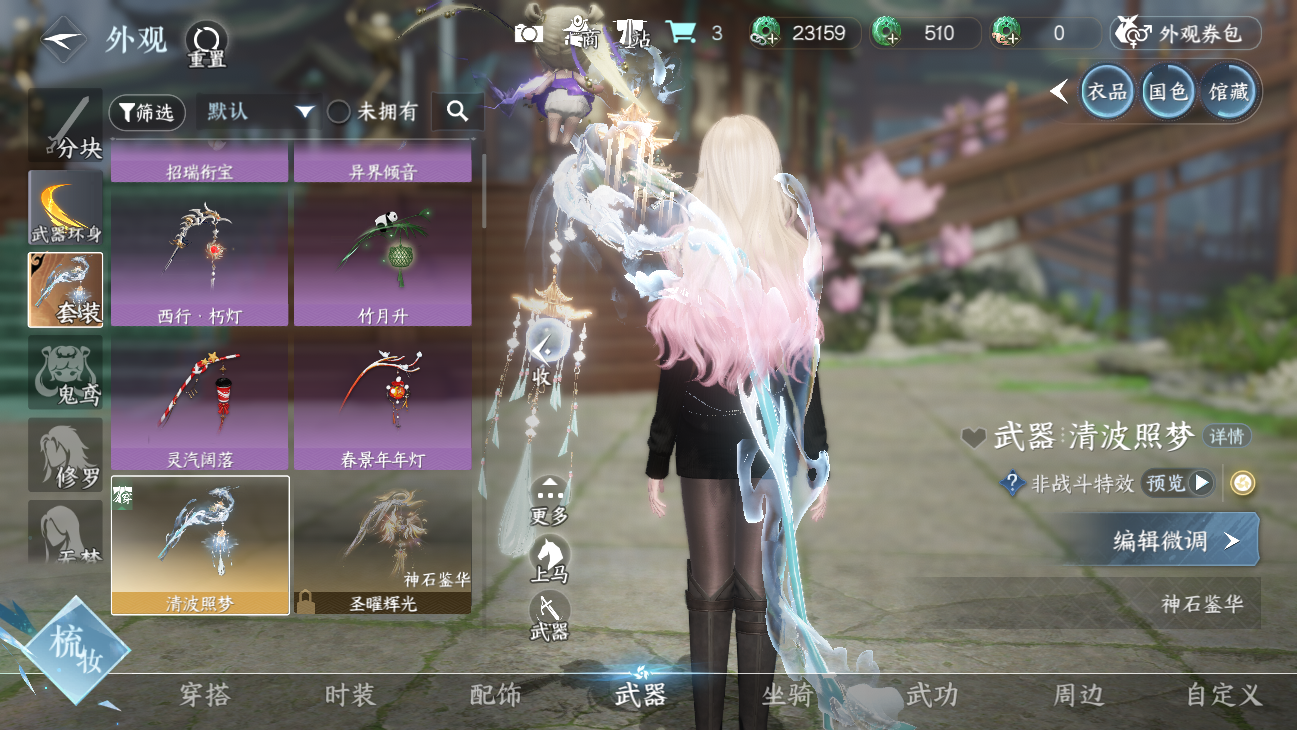The width and height of the screenshot is (1297, 730).
Task: Open the 默认 sort dropdown
Action: pos(259,112)
